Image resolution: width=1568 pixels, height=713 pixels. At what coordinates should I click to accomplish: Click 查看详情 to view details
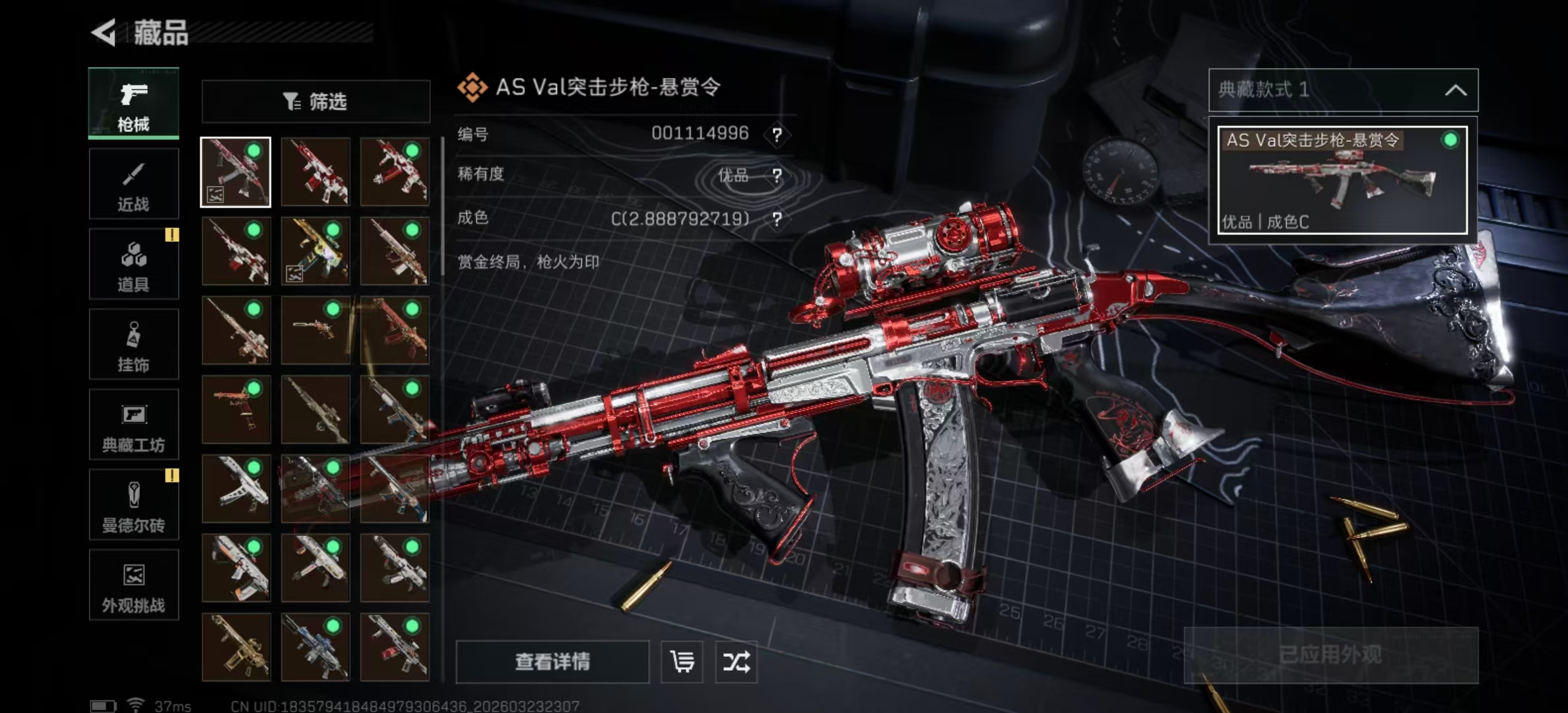552,662
